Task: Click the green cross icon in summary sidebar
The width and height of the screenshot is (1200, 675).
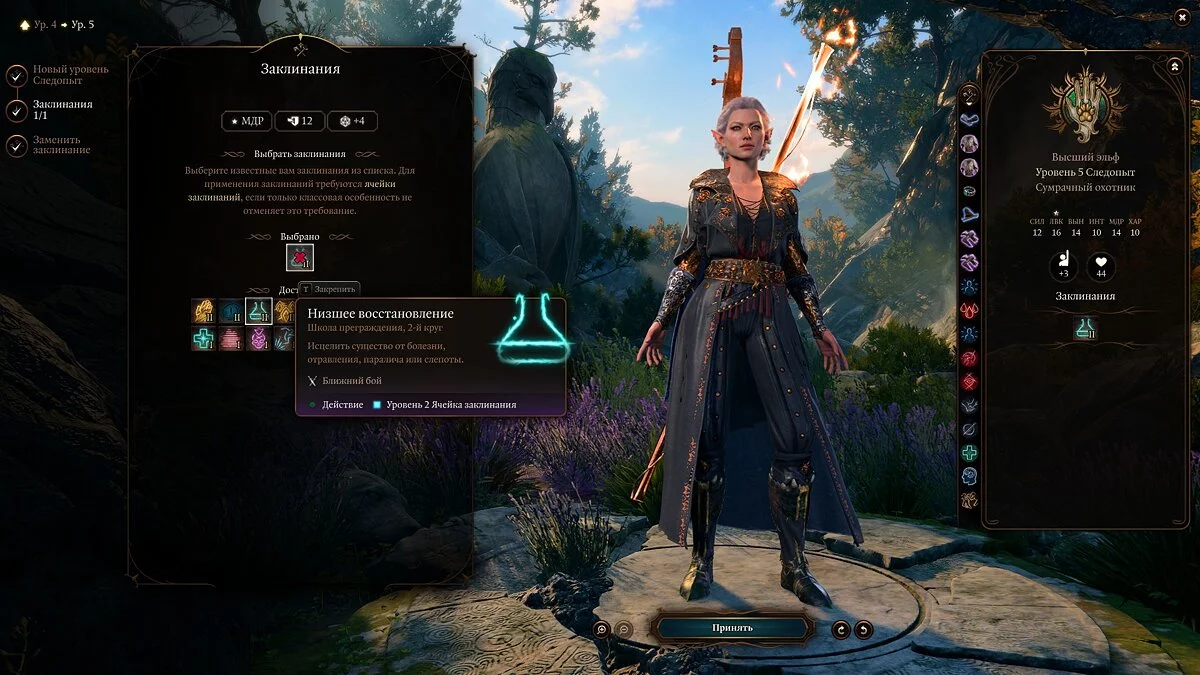Action: (x=969, y=453)
